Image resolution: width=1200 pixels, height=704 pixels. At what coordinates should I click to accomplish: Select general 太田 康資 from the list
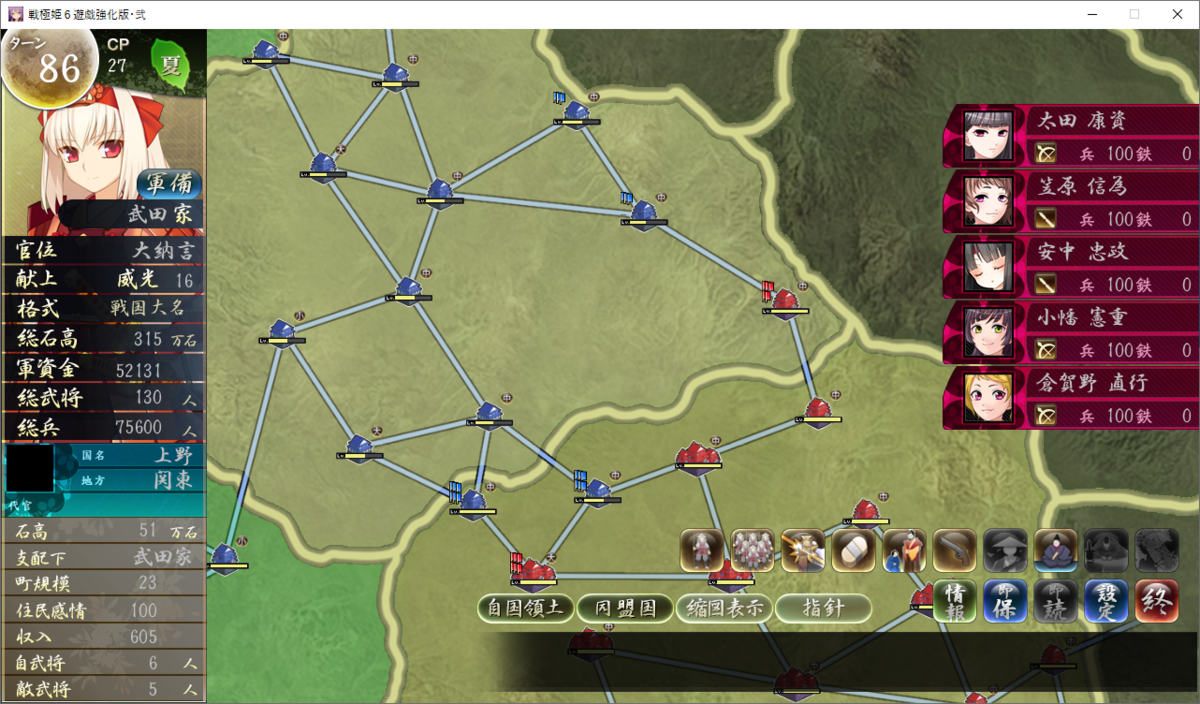click(x=1070, y=136)
